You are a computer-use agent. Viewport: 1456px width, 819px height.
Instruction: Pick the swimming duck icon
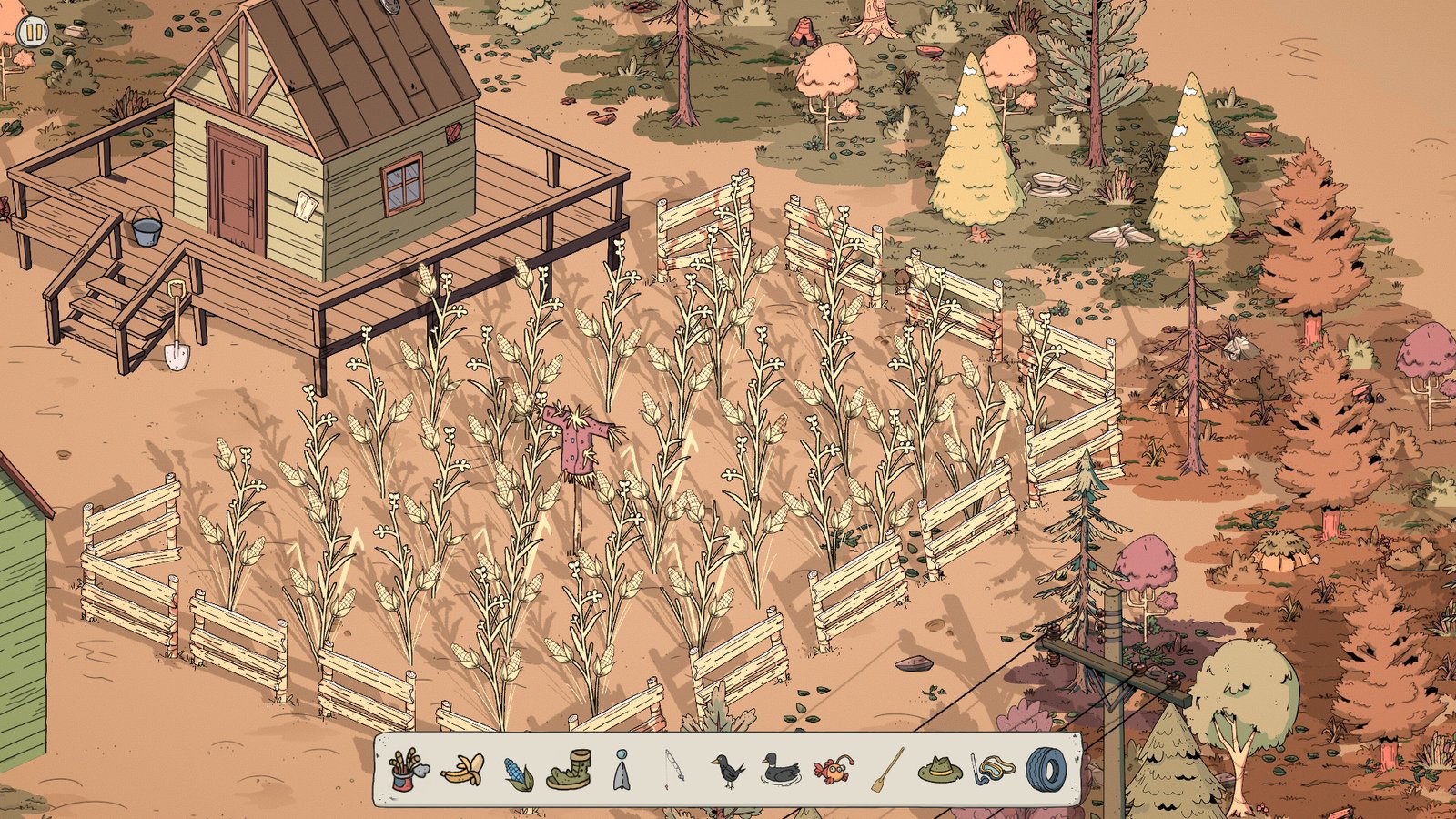click(780, 770)
